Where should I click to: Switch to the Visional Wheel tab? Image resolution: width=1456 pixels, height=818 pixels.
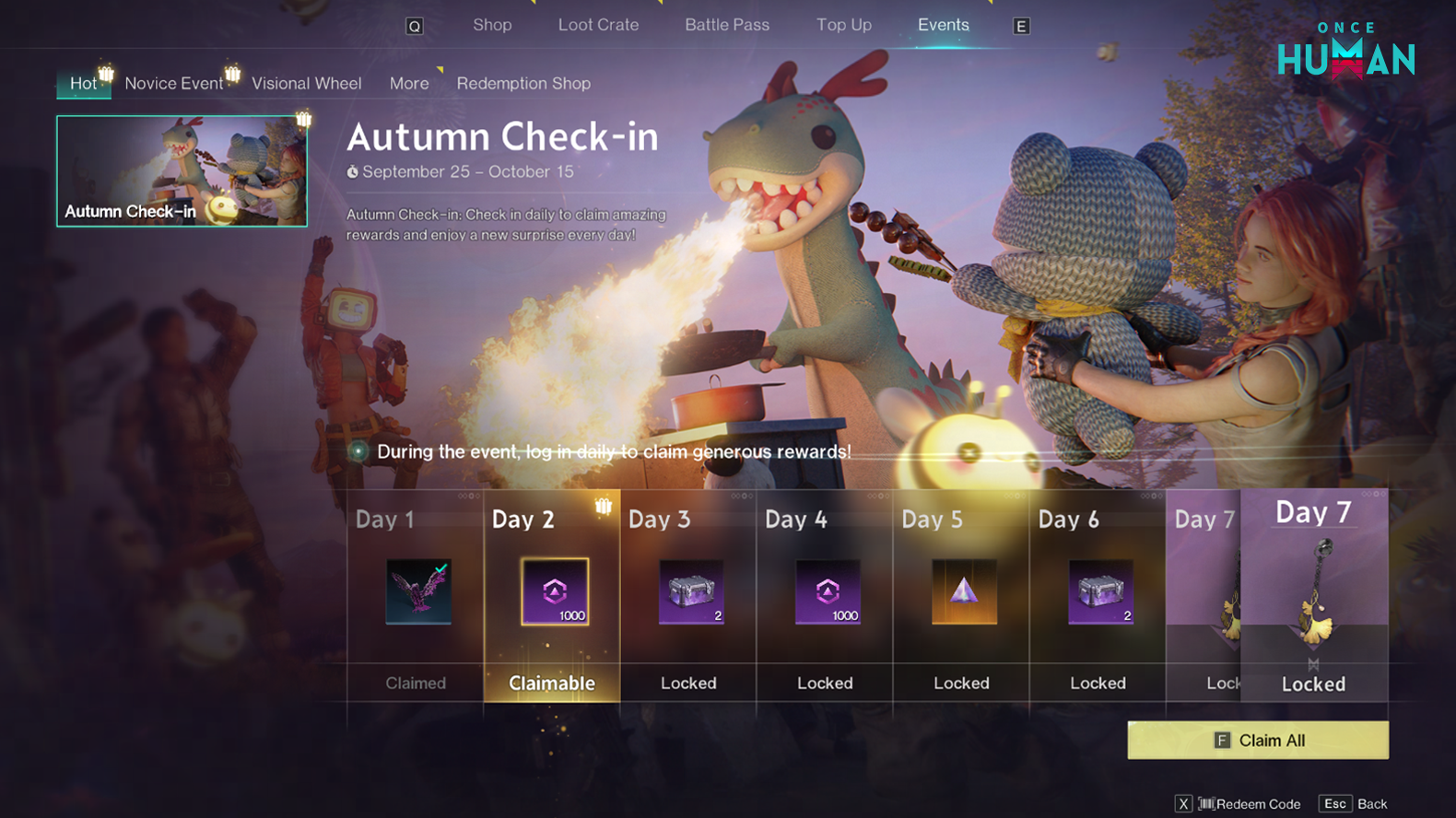pyautogui.click(x=307, y=83)
